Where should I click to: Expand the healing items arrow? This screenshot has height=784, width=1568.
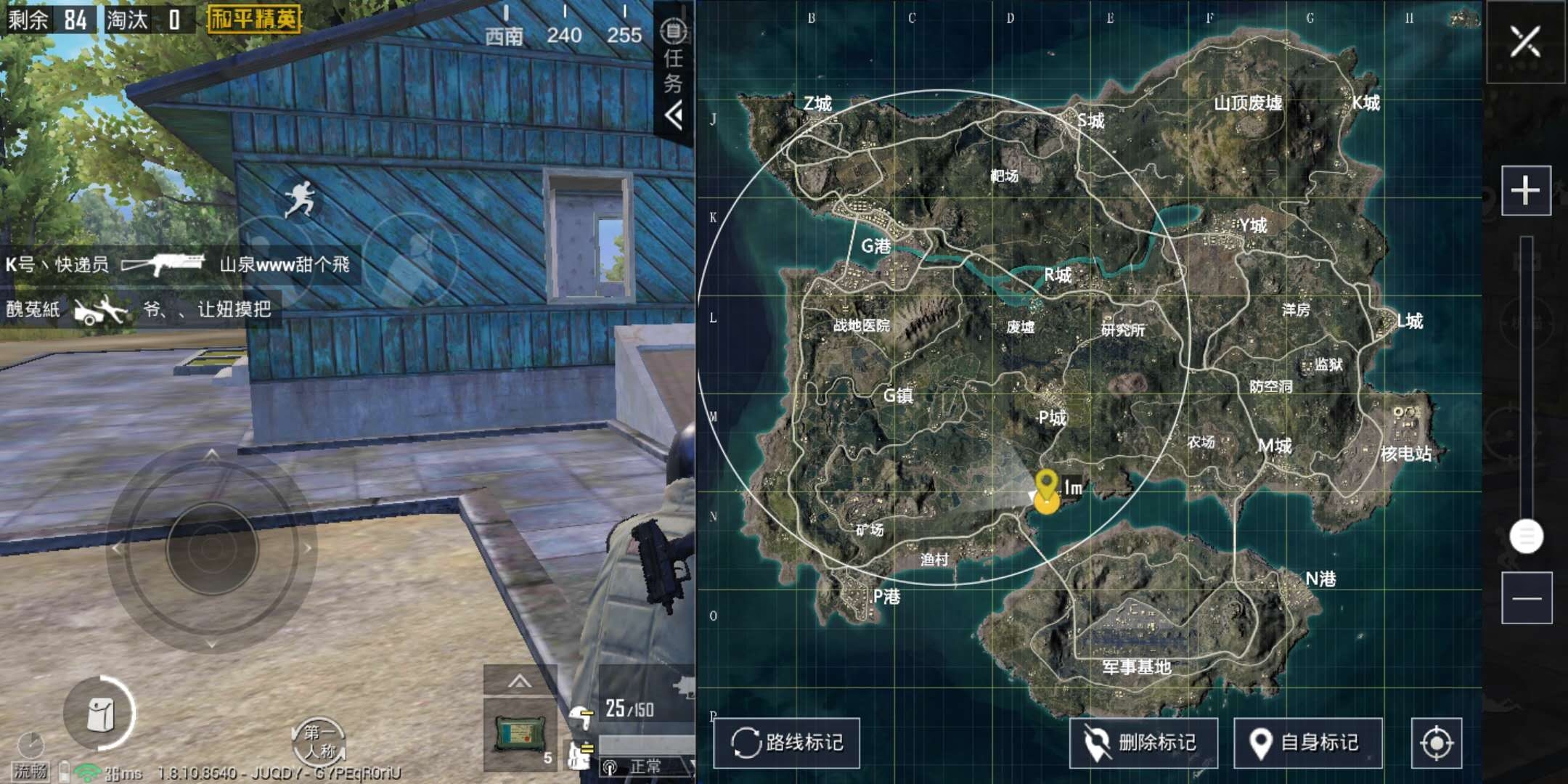coord(520,682)
